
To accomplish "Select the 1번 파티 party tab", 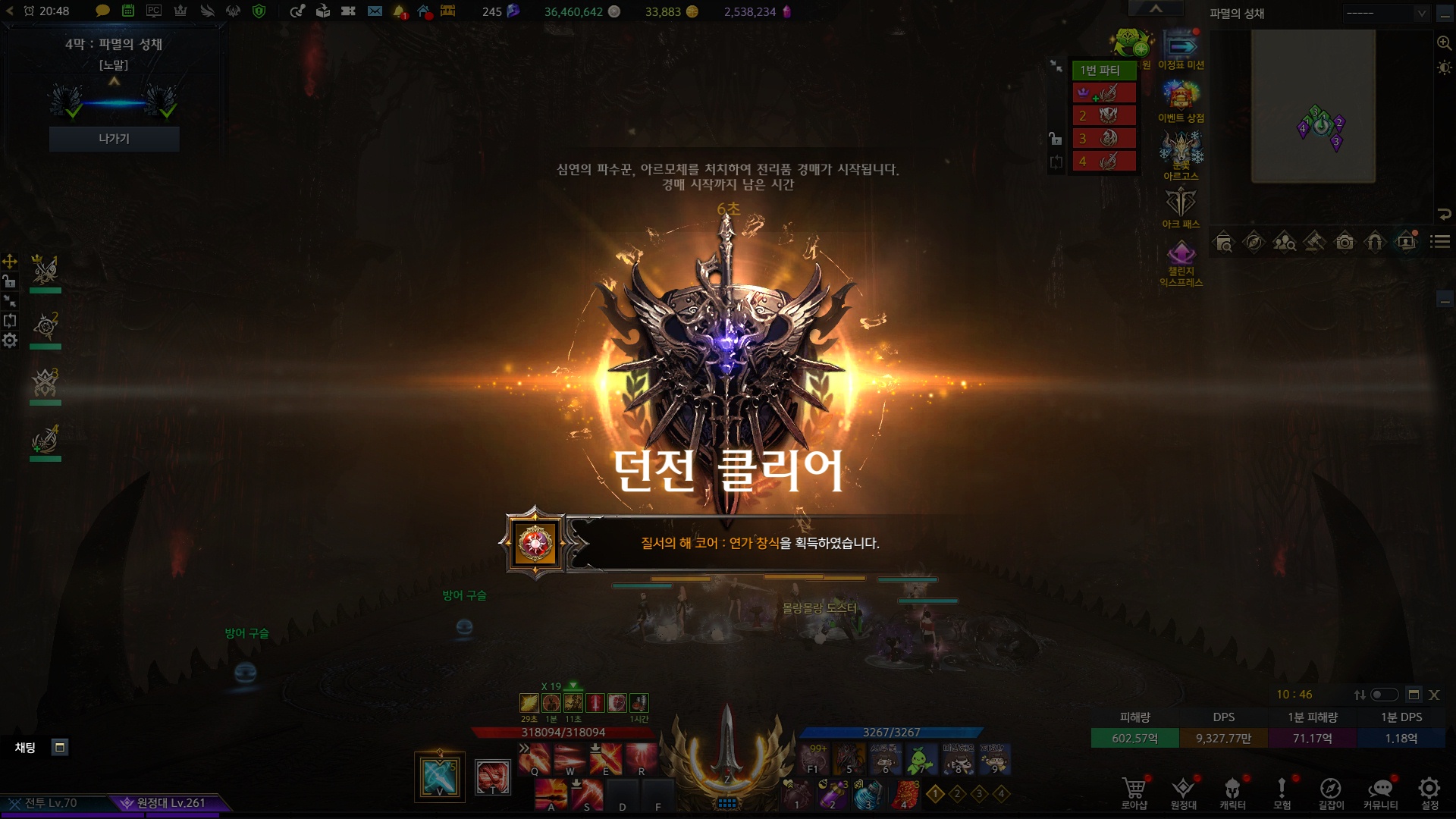I will tap(1103, 70).
